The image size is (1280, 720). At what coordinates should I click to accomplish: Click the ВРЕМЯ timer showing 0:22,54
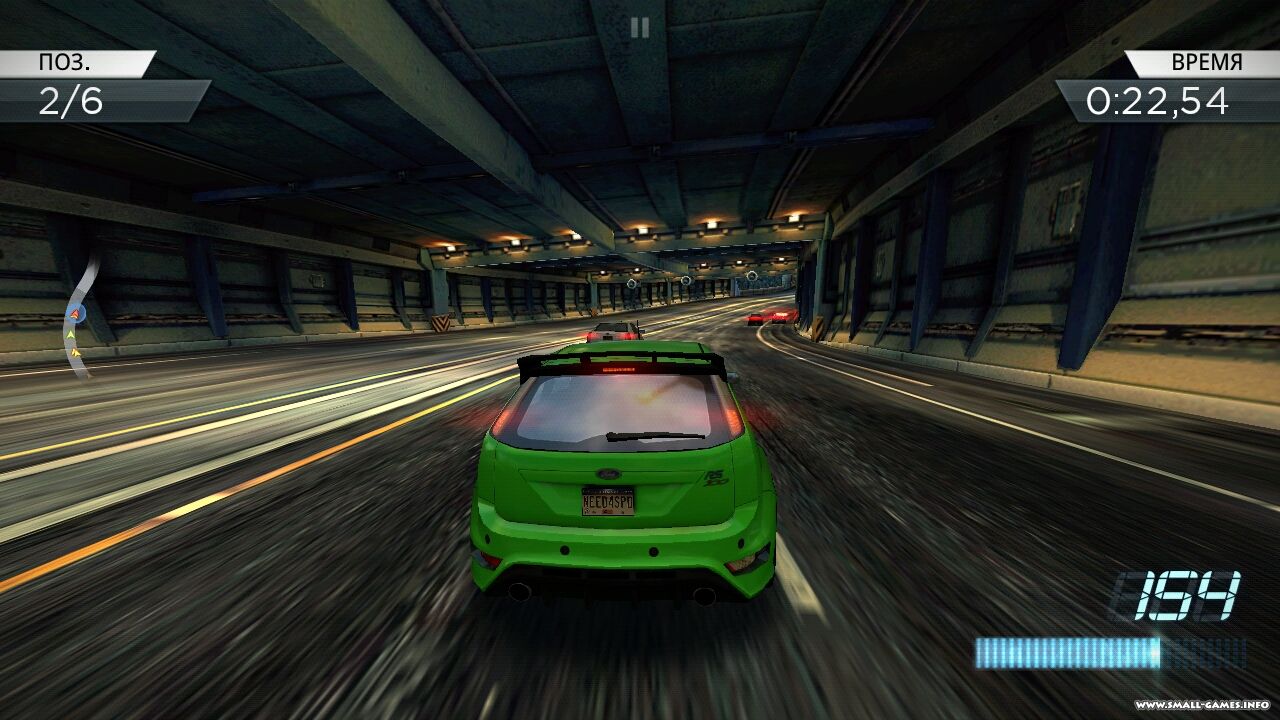1158,100
